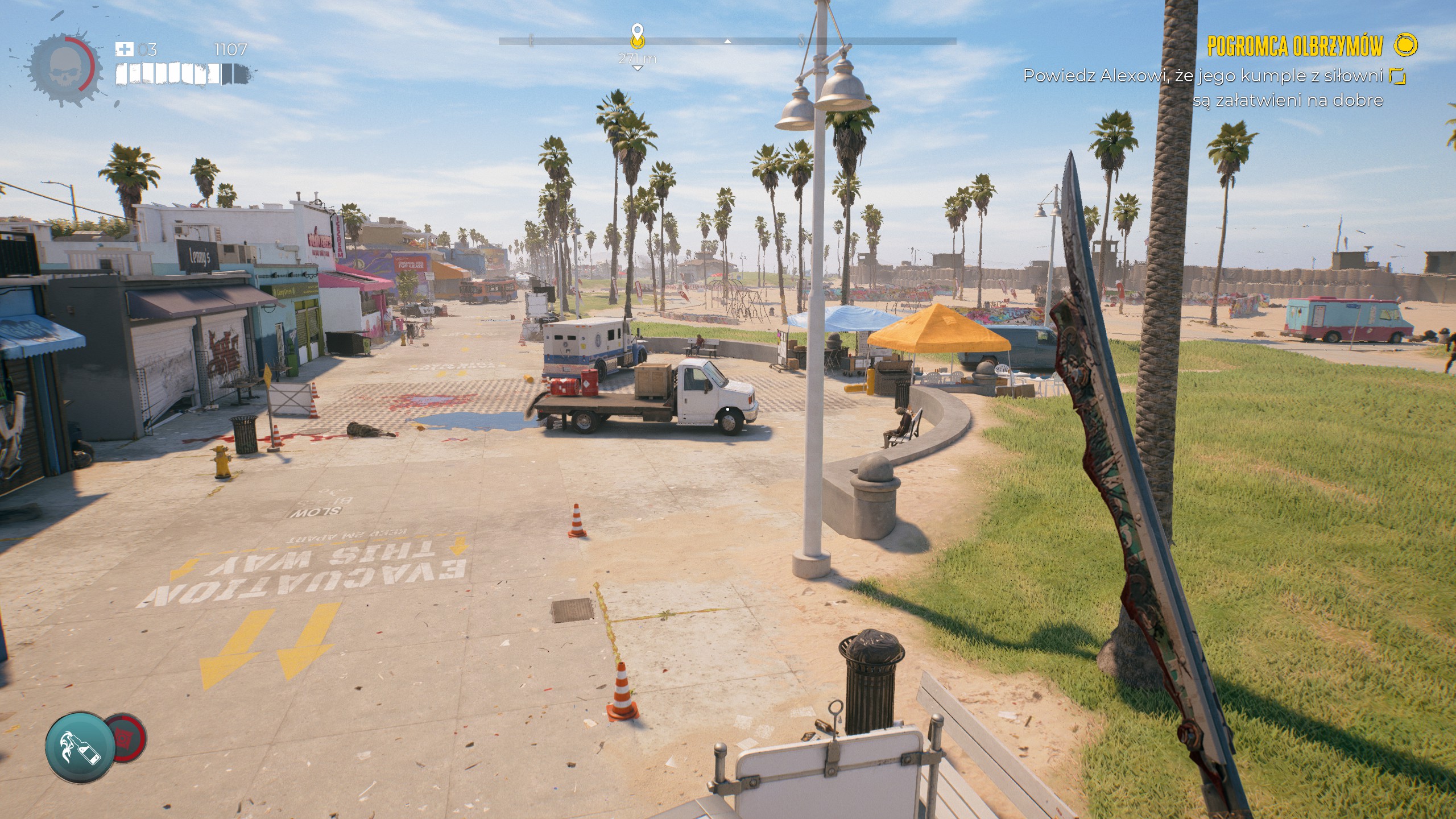
Task: Select the medkit count icon
Action: (124, 49)
